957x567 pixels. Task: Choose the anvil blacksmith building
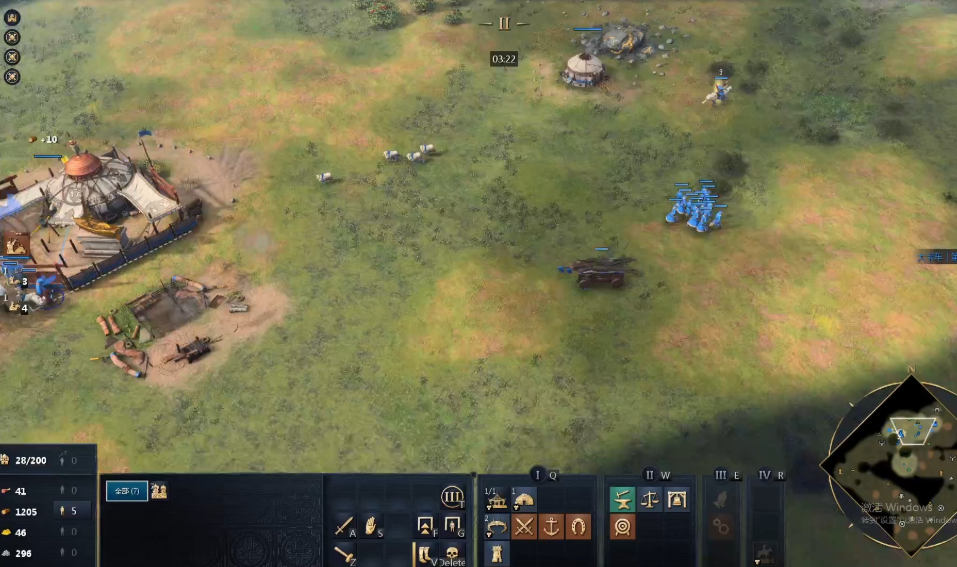pos(622,499)
